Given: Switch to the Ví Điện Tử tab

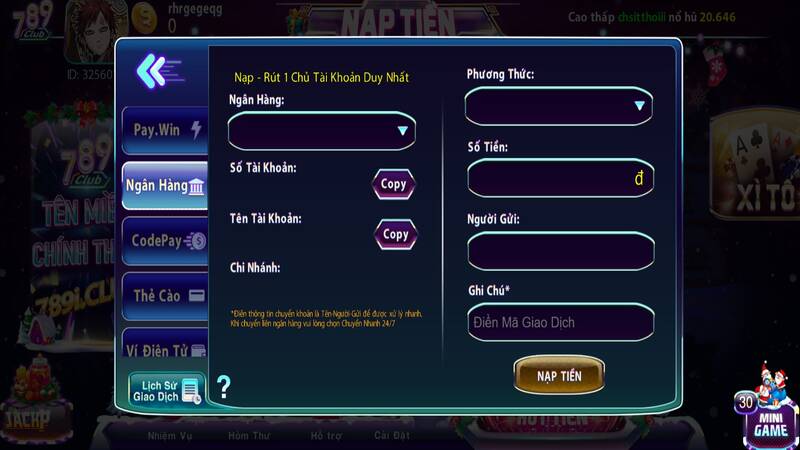Looking at the screenshot, I should pyautogui.click(x=165, y=349).
